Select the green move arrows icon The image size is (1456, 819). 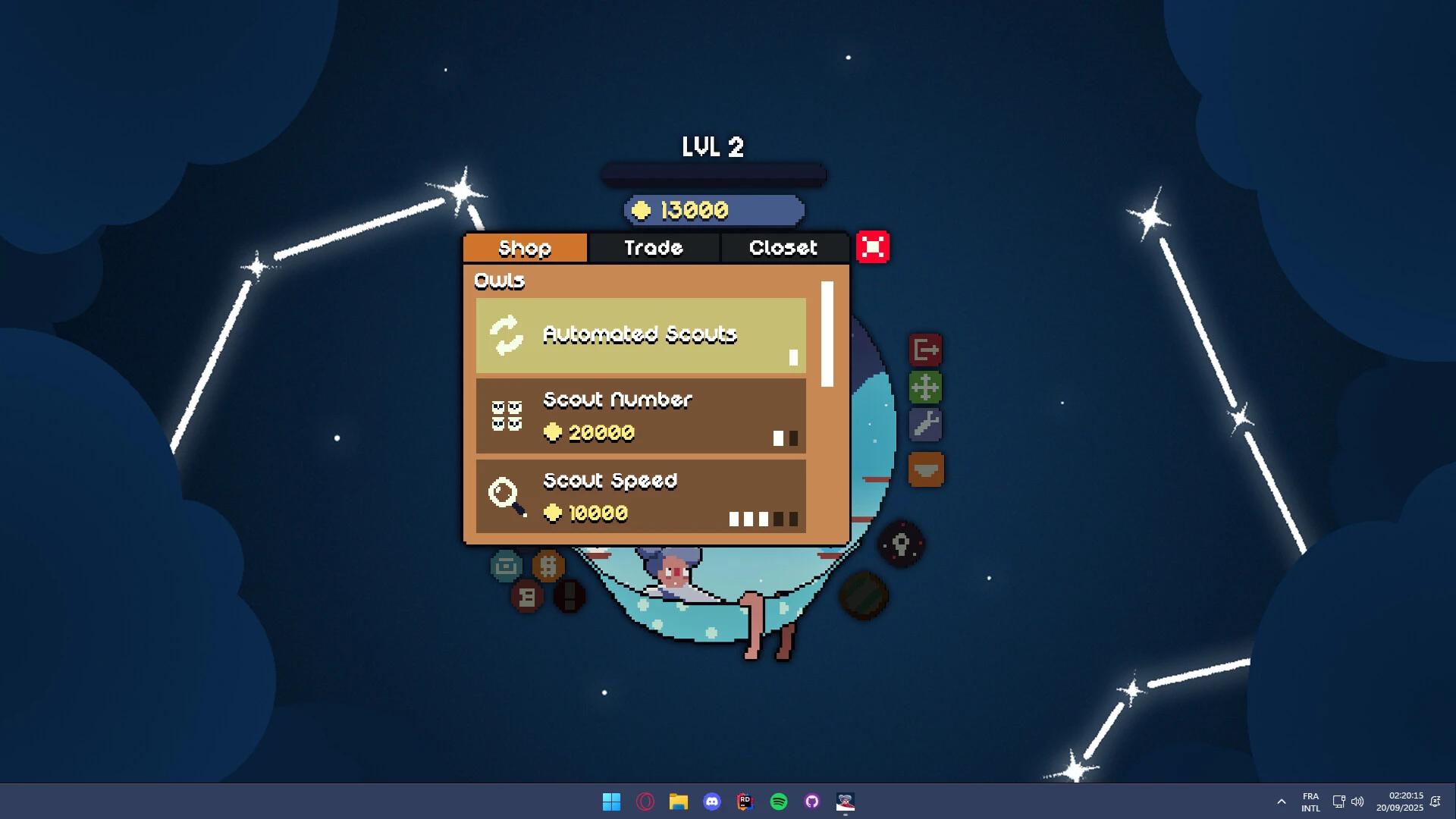click(927, 387)
